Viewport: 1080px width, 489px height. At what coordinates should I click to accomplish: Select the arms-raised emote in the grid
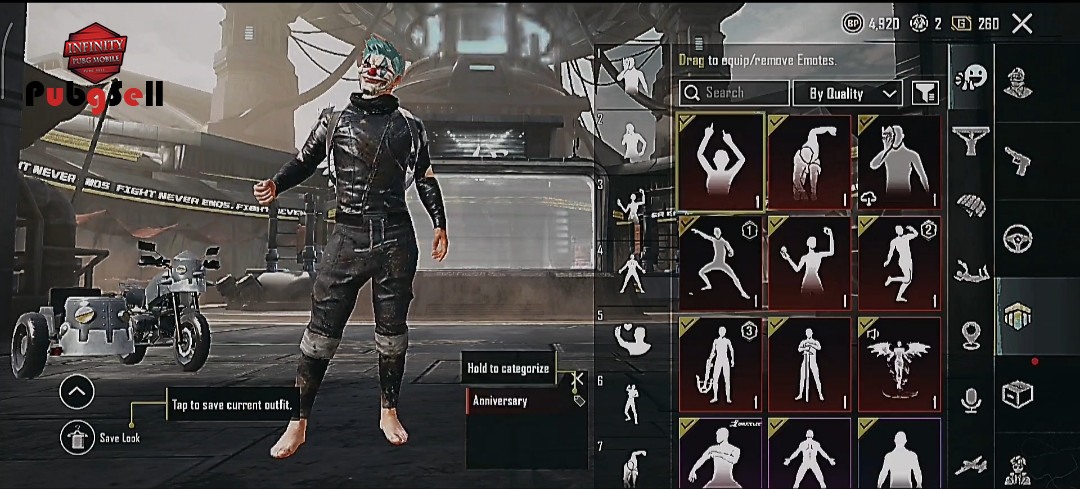[720, 163]
